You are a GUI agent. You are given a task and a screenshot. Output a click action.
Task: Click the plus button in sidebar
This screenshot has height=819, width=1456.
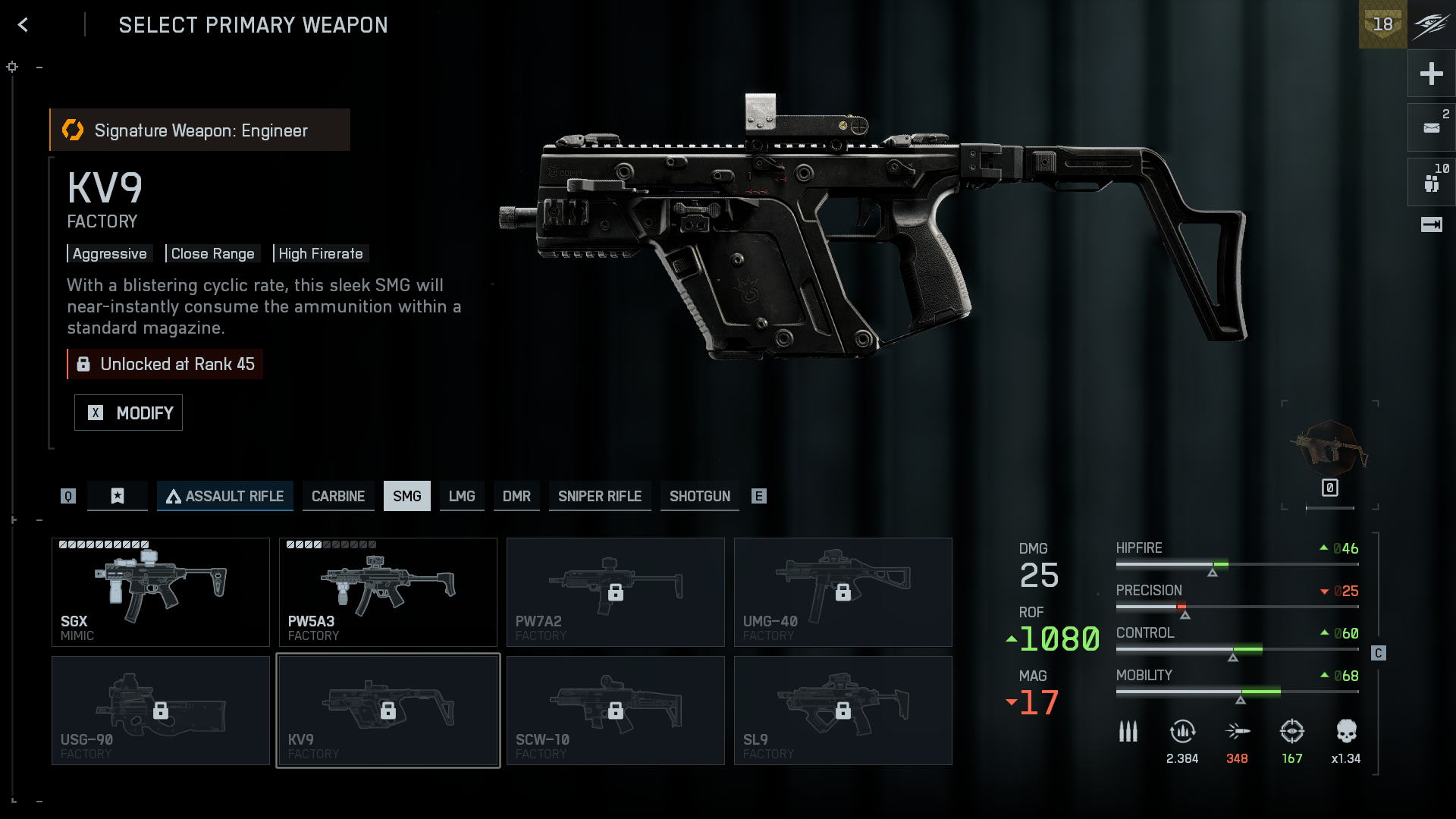click(x=1431, y=74)
